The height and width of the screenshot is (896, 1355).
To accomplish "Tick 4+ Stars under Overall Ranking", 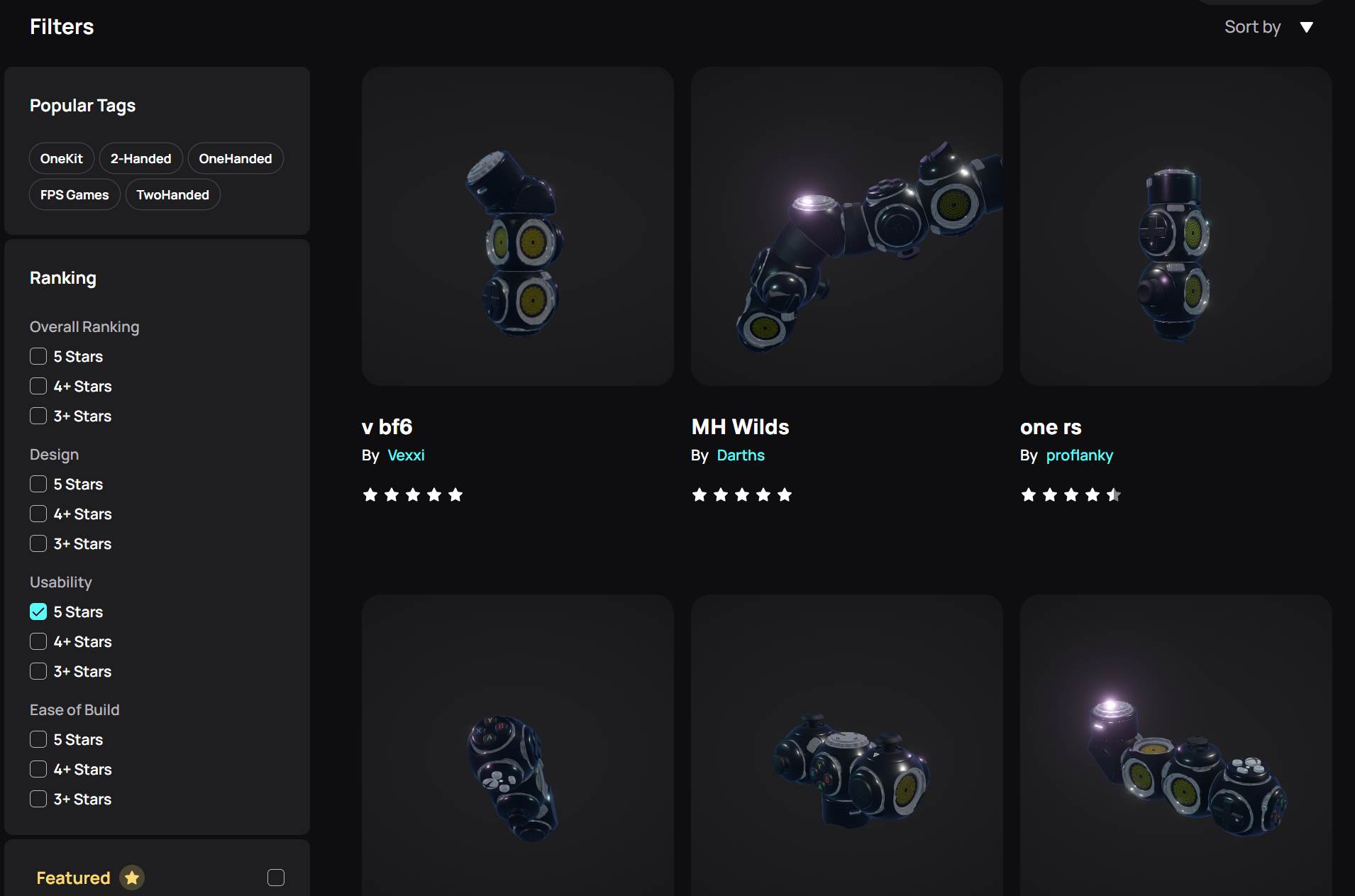I will coord(38,386).
